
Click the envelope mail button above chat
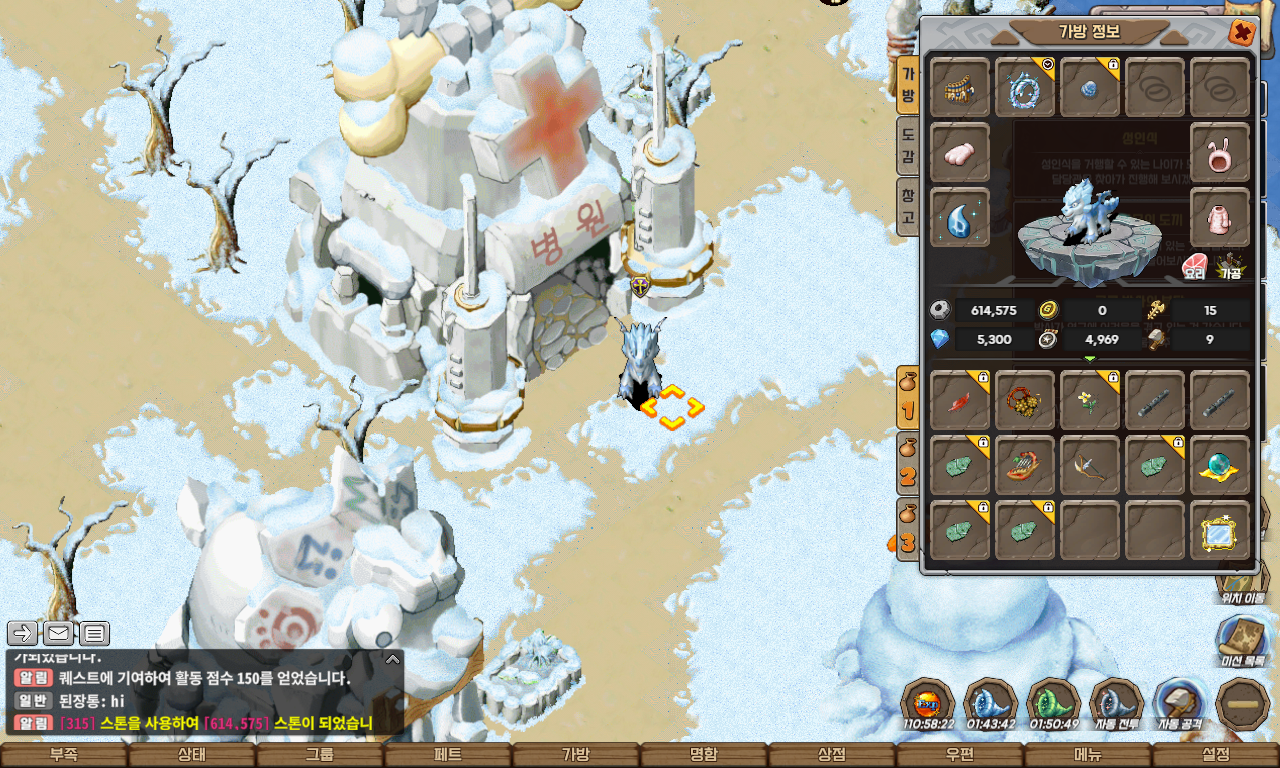[59, 633]
